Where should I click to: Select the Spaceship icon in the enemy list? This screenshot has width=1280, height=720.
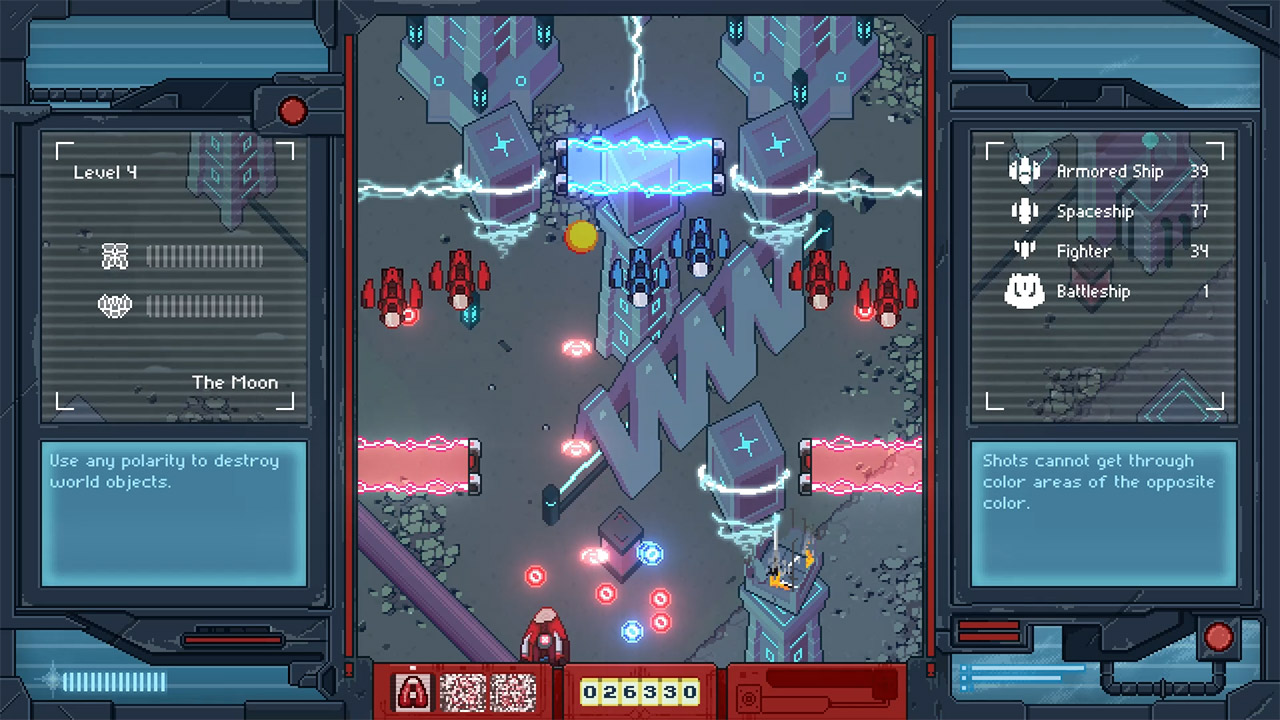[1024, 210]
